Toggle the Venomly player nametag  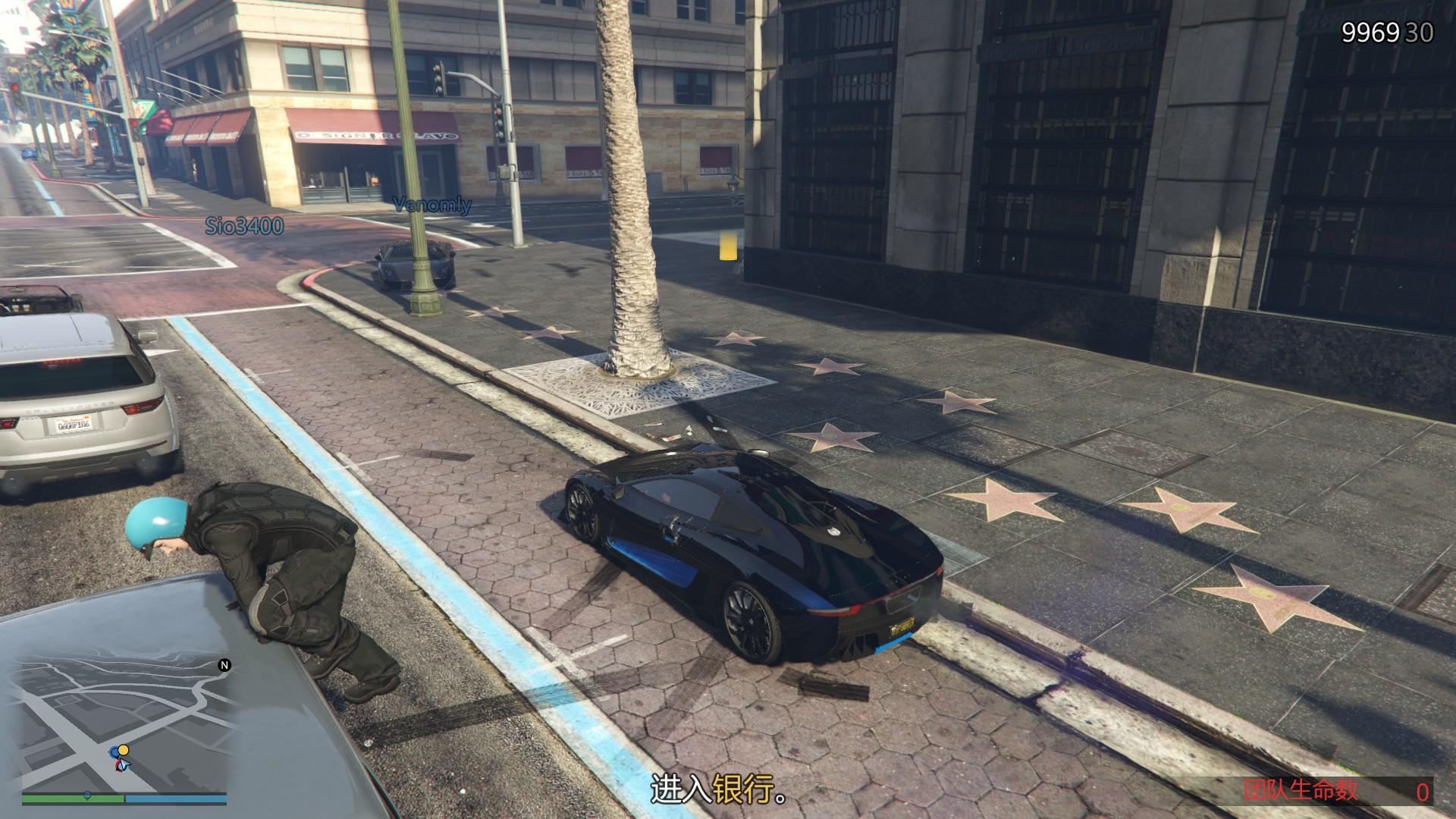431,204
